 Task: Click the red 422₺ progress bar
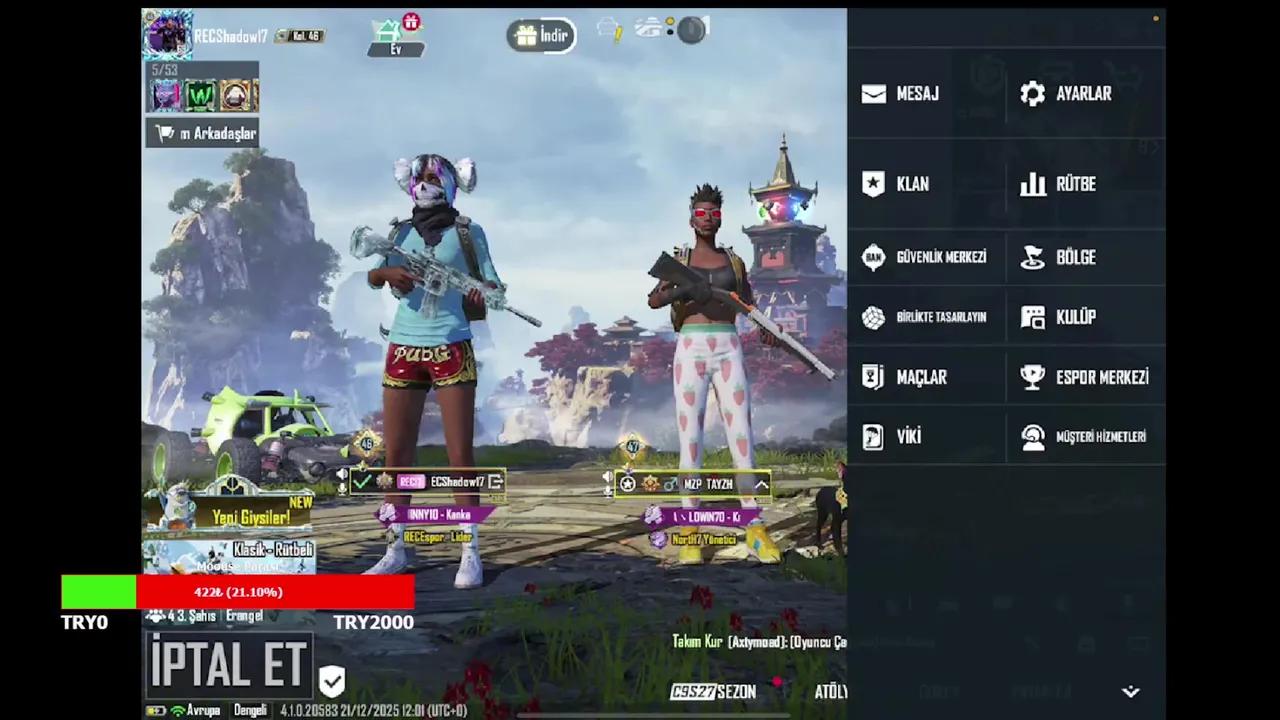coord(238,592)
